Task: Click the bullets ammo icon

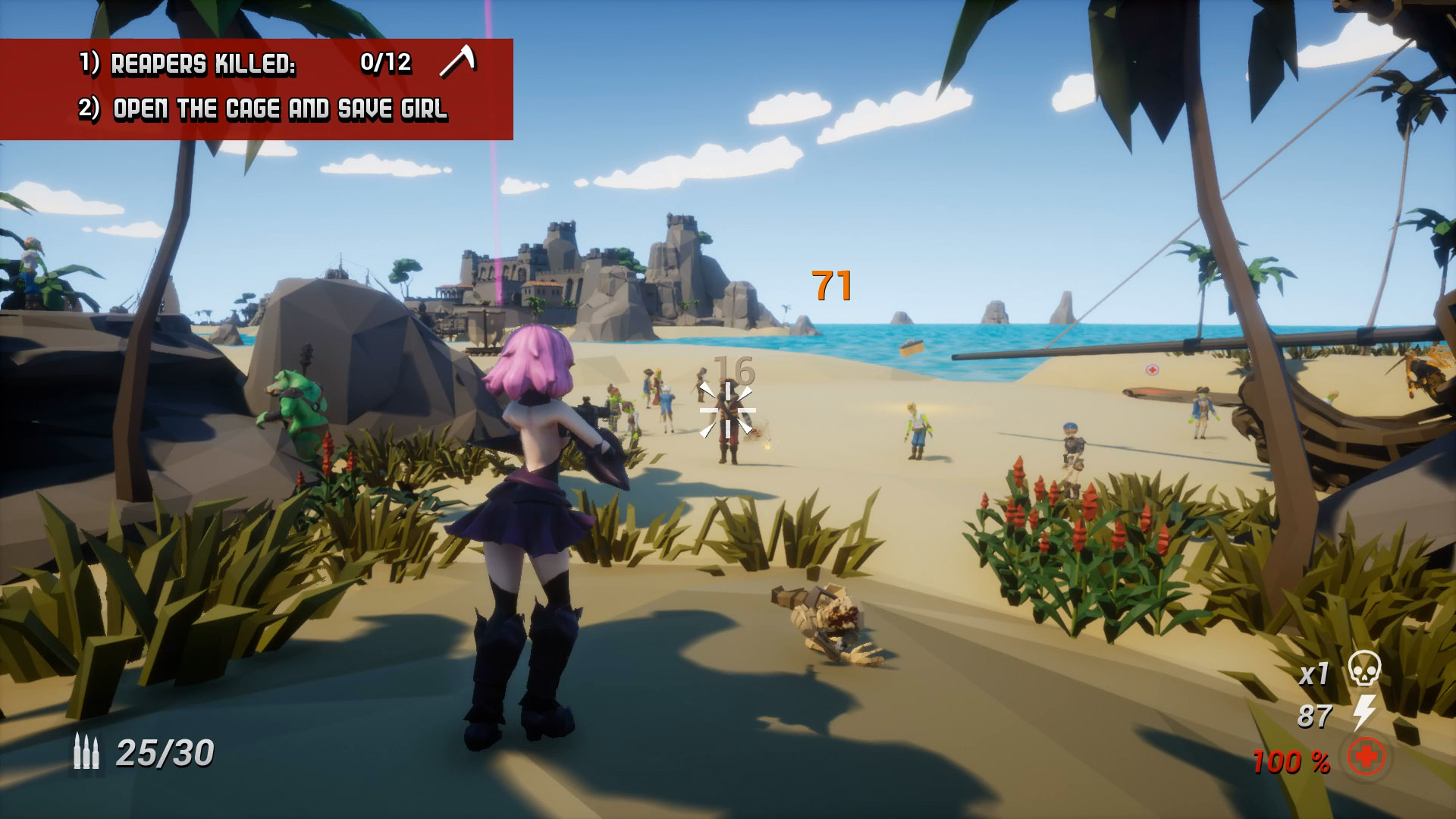Action: [86, 752]
